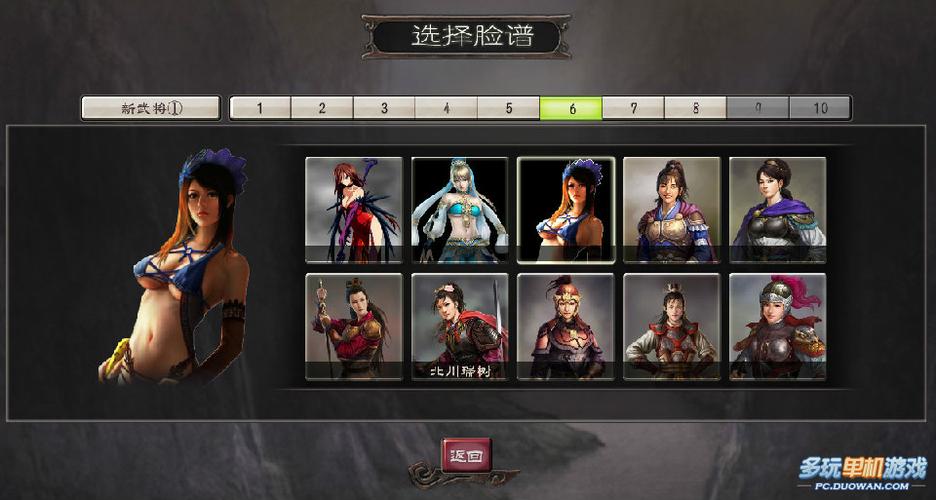Select the gold-helmeted warrior in crimson portrait
The width and height of the screenshot is (936, 500).
566,327
